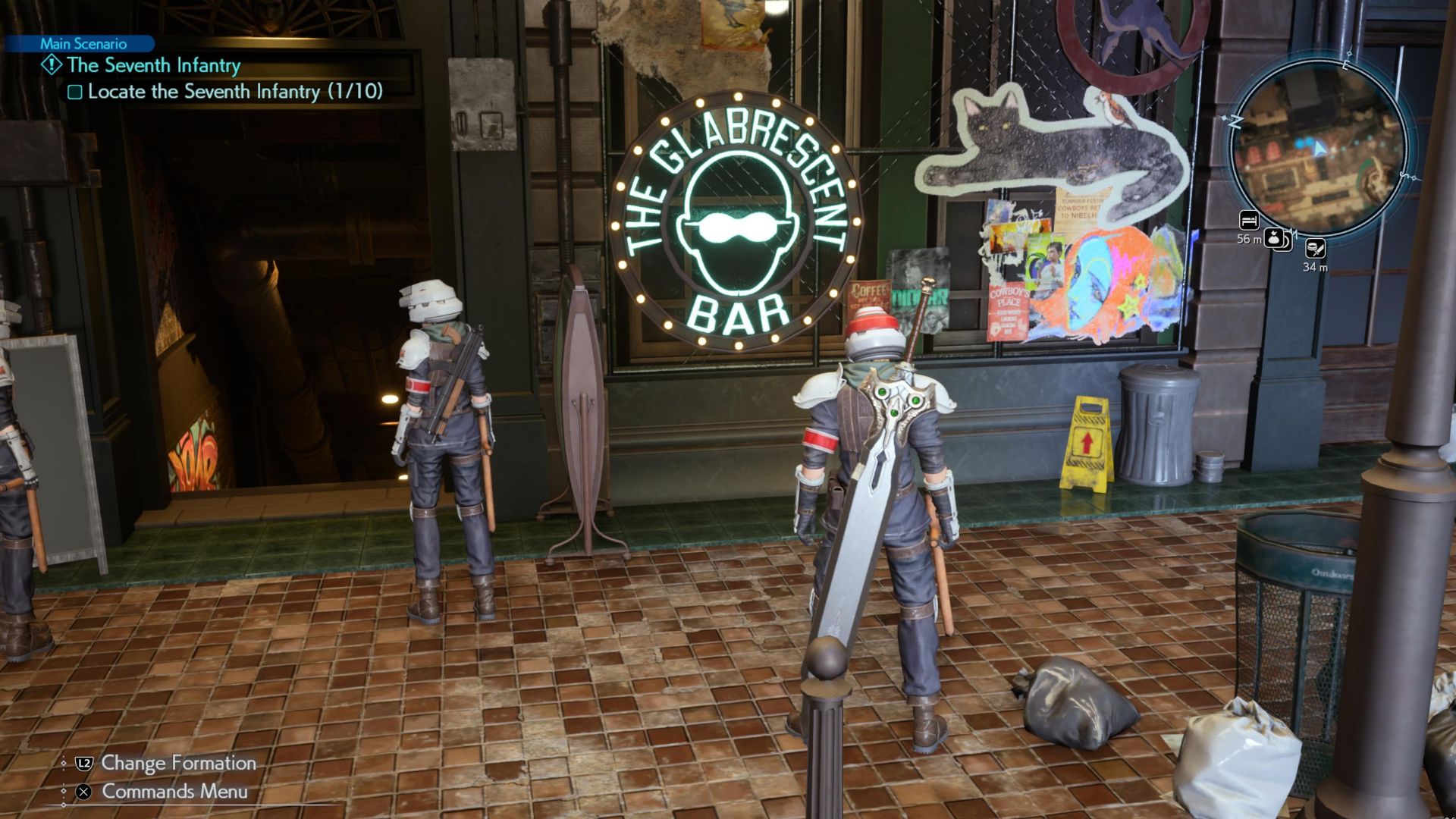Open the Commands Menu
The height and width of the screenshot is (819, 1456).
click(174, 792)
